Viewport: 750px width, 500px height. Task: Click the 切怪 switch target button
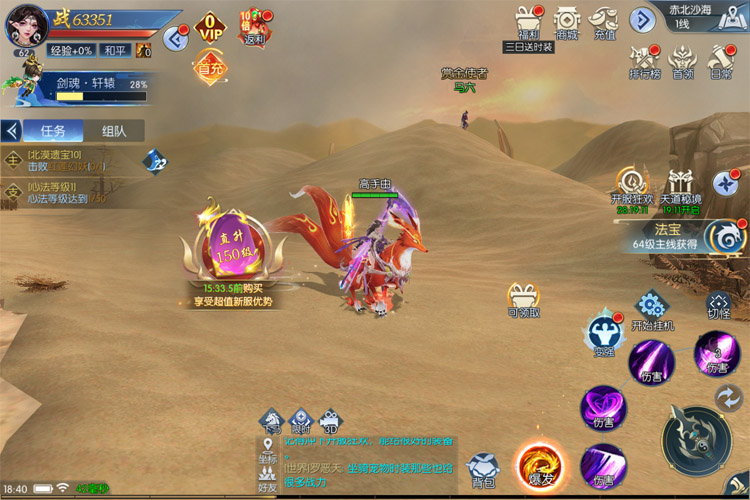pyautogui.click(x=719, y=304)
